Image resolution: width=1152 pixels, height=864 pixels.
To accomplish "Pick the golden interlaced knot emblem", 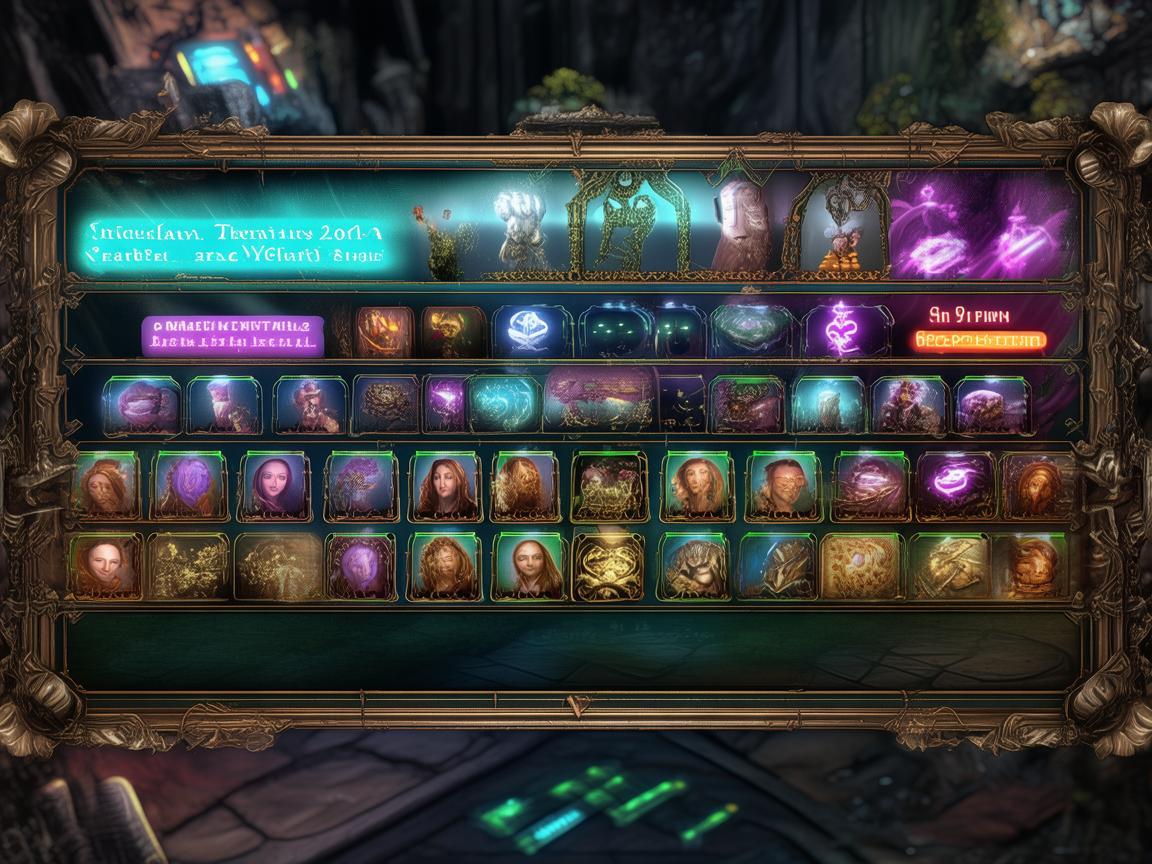I will (608, 566).
